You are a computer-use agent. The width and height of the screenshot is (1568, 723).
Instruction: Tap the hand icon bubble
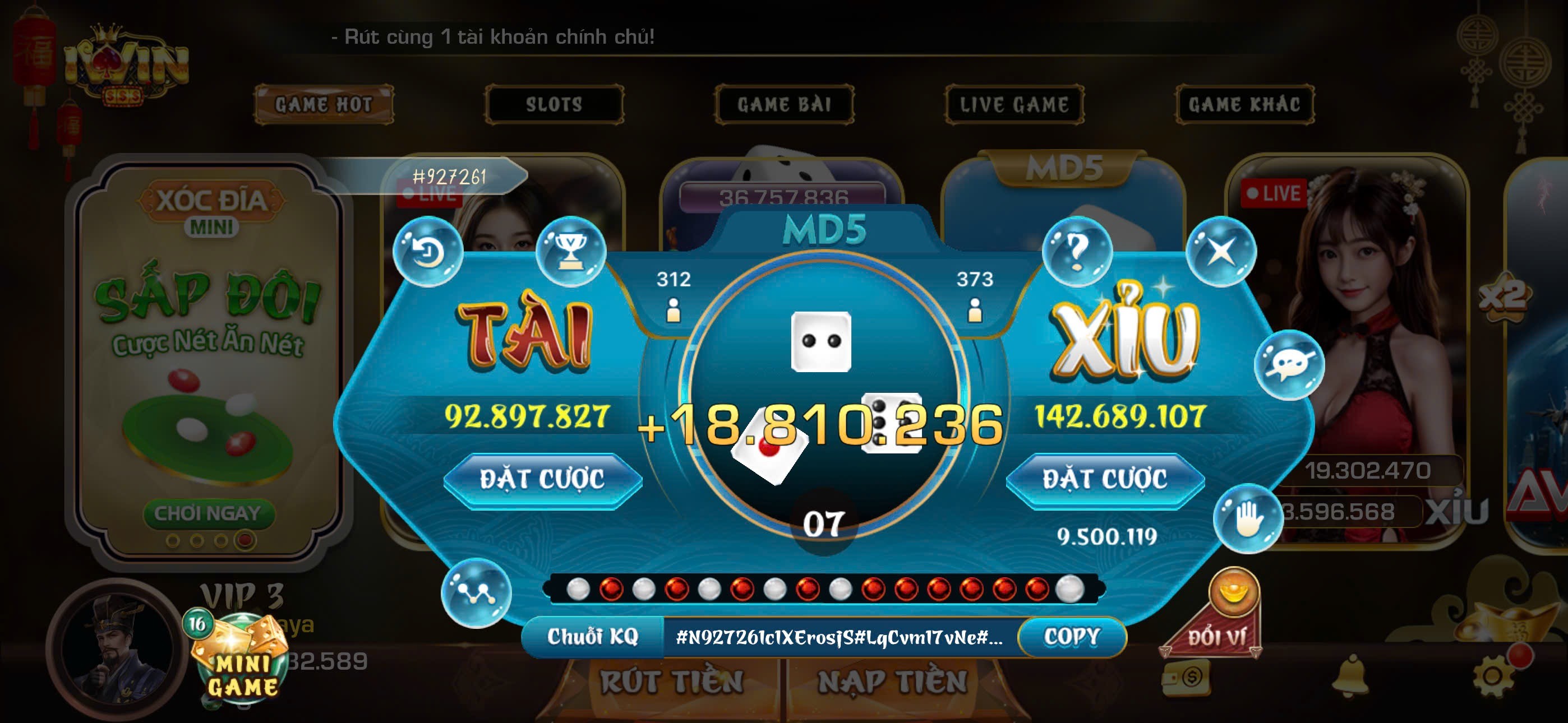1247,518
